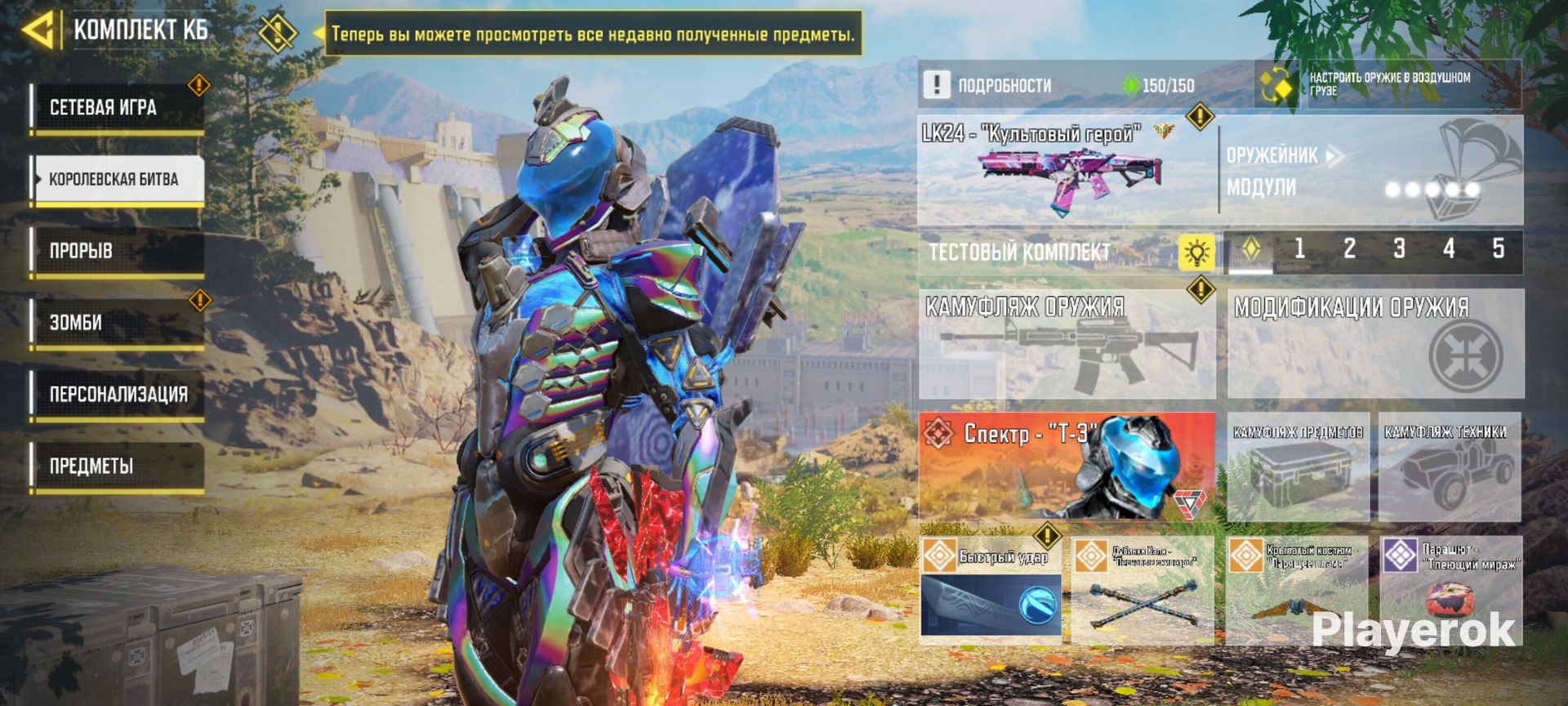Open the Камуфляж техники vehicle tile
Screen dimensions: 1568x706
tap(1450, 467)
